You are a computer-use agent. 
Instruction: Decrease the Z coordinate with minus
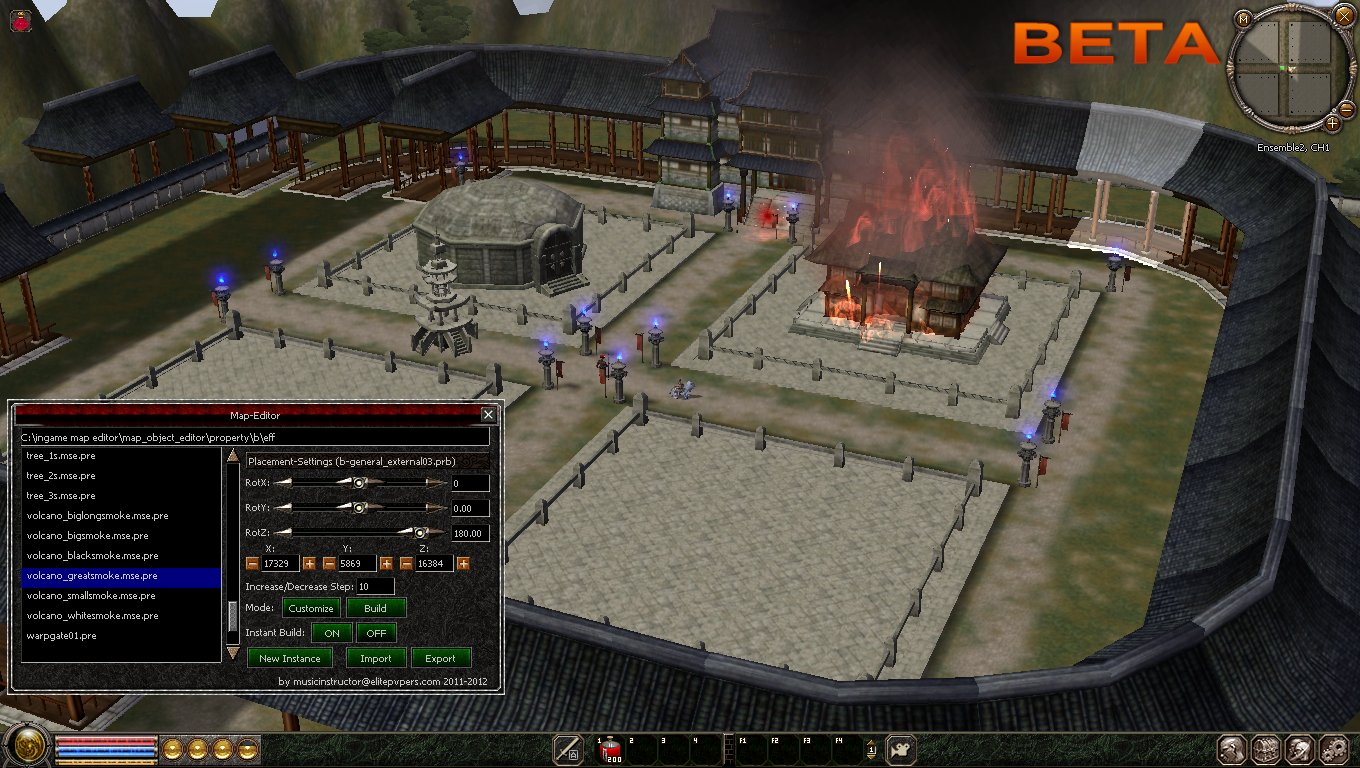tap(407, 564)
